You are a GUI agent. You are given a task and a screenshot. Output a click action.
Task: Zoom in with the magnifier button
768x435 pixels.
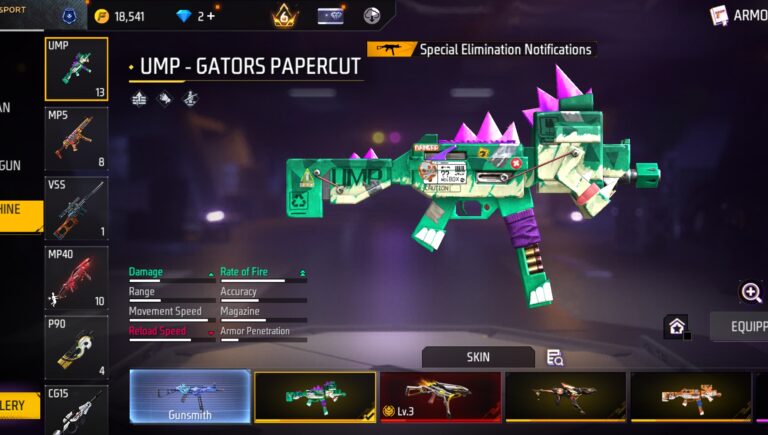751,292
